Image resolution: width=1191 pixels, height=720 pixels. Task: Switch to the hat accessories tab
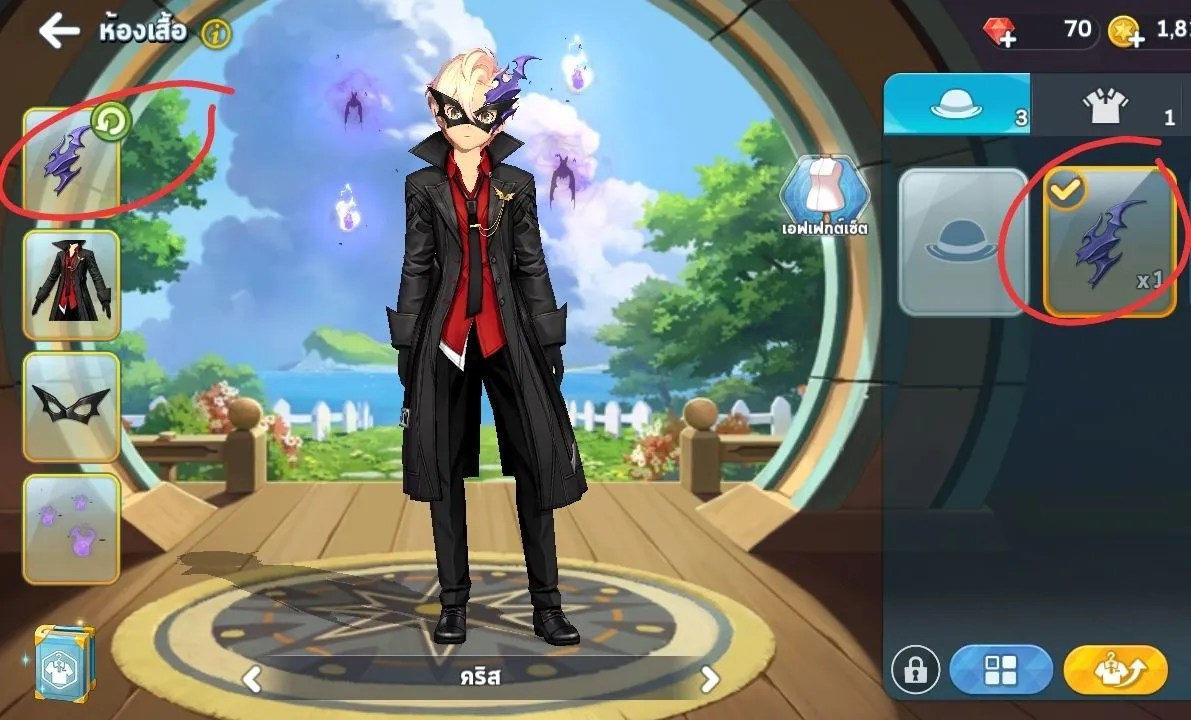click(956, 106)
